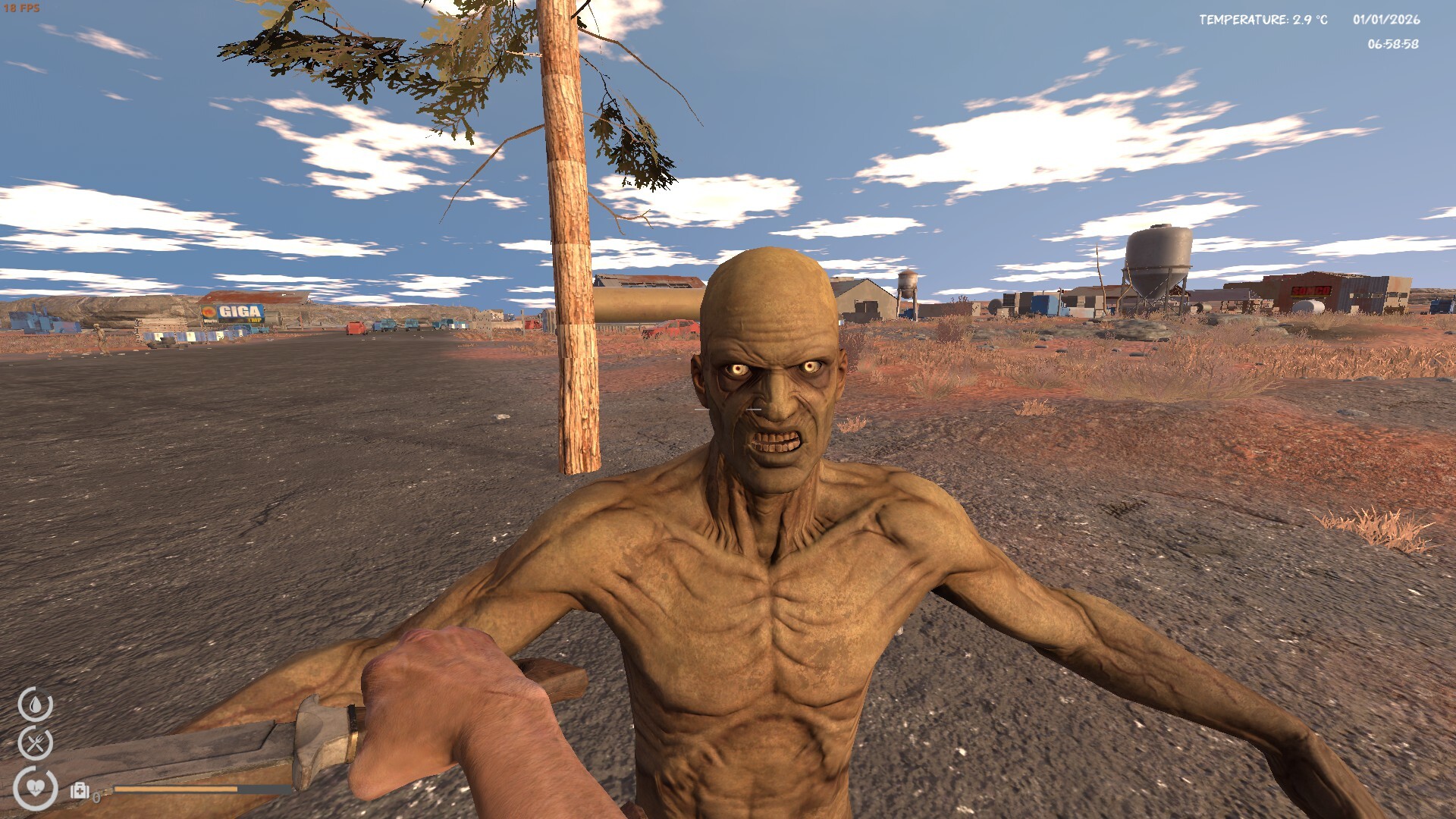Click the orange health bar

pos(174,789)
